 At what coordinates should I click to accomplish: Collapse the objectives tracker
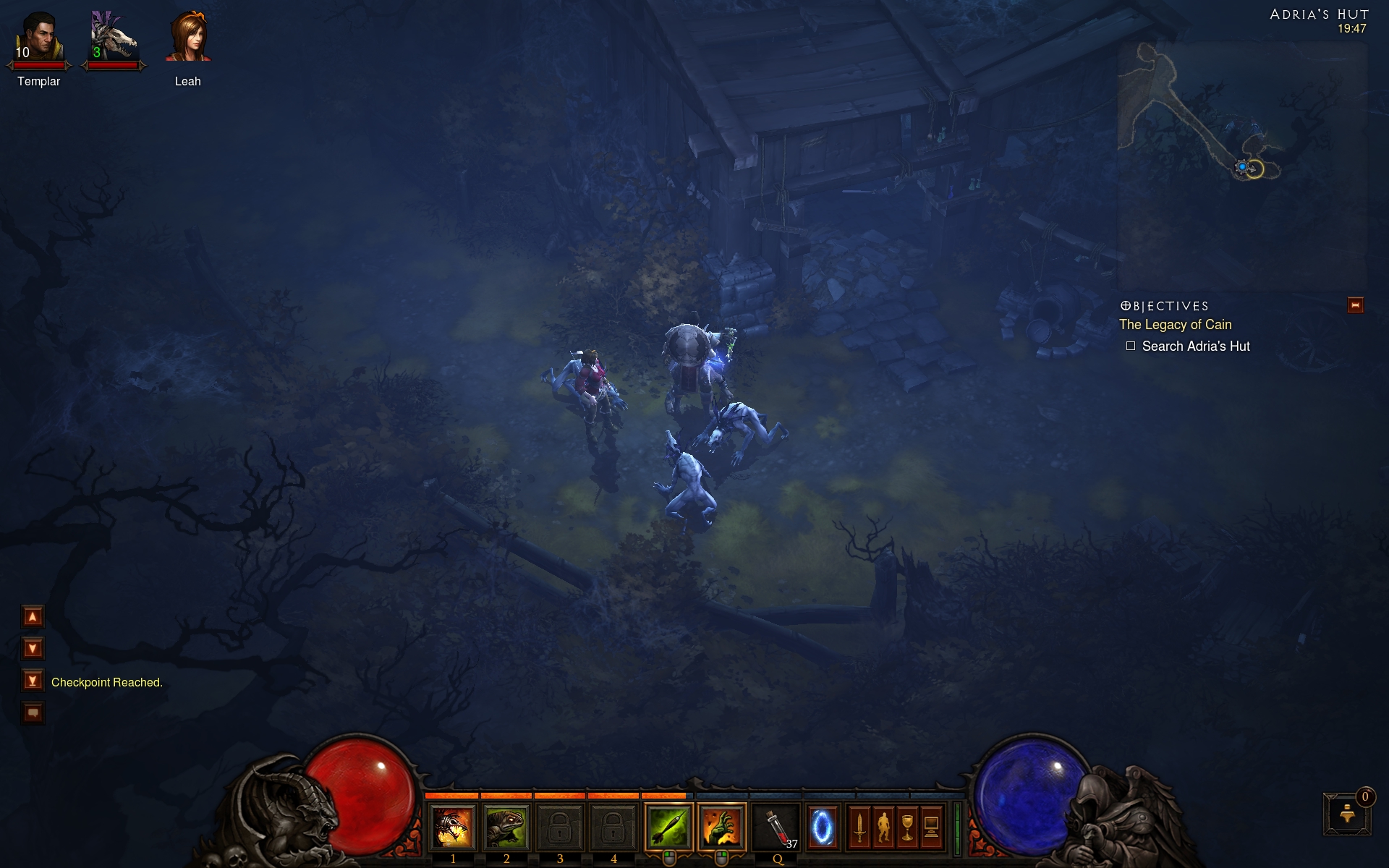[x=1355, y=305]
